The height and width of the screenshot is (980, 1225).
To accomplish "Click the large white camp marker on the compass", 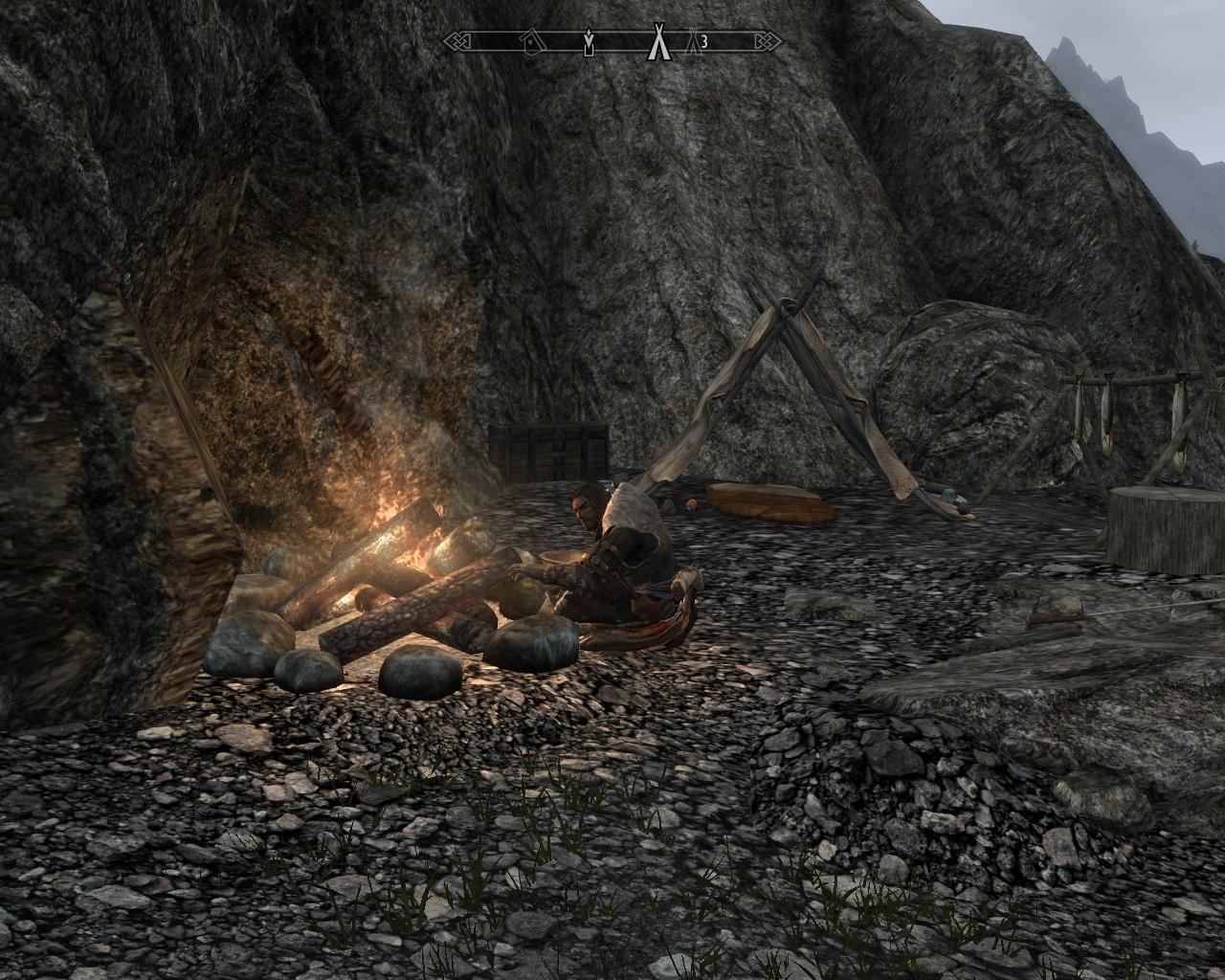I will (x=657, y=41).
